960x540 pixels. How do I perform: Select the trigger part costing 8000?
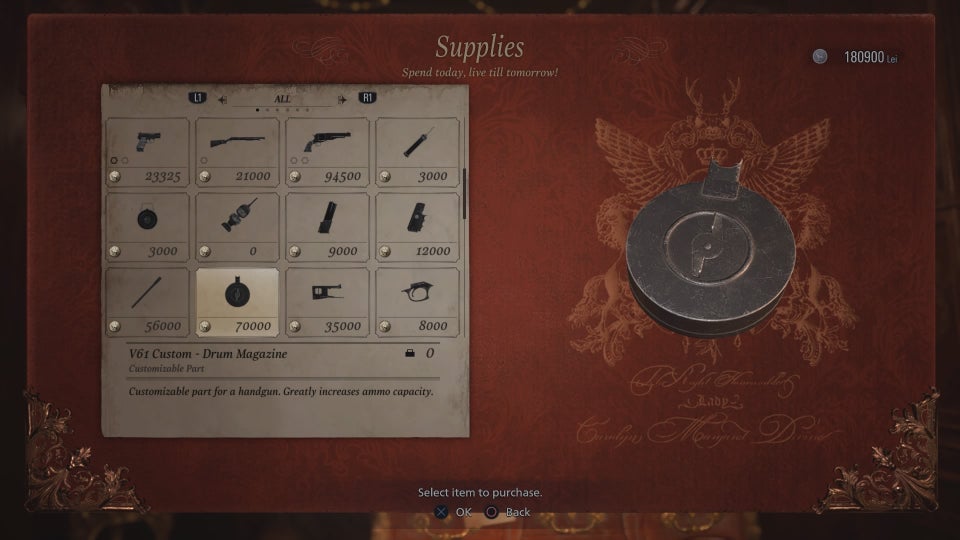pos(417,301)
